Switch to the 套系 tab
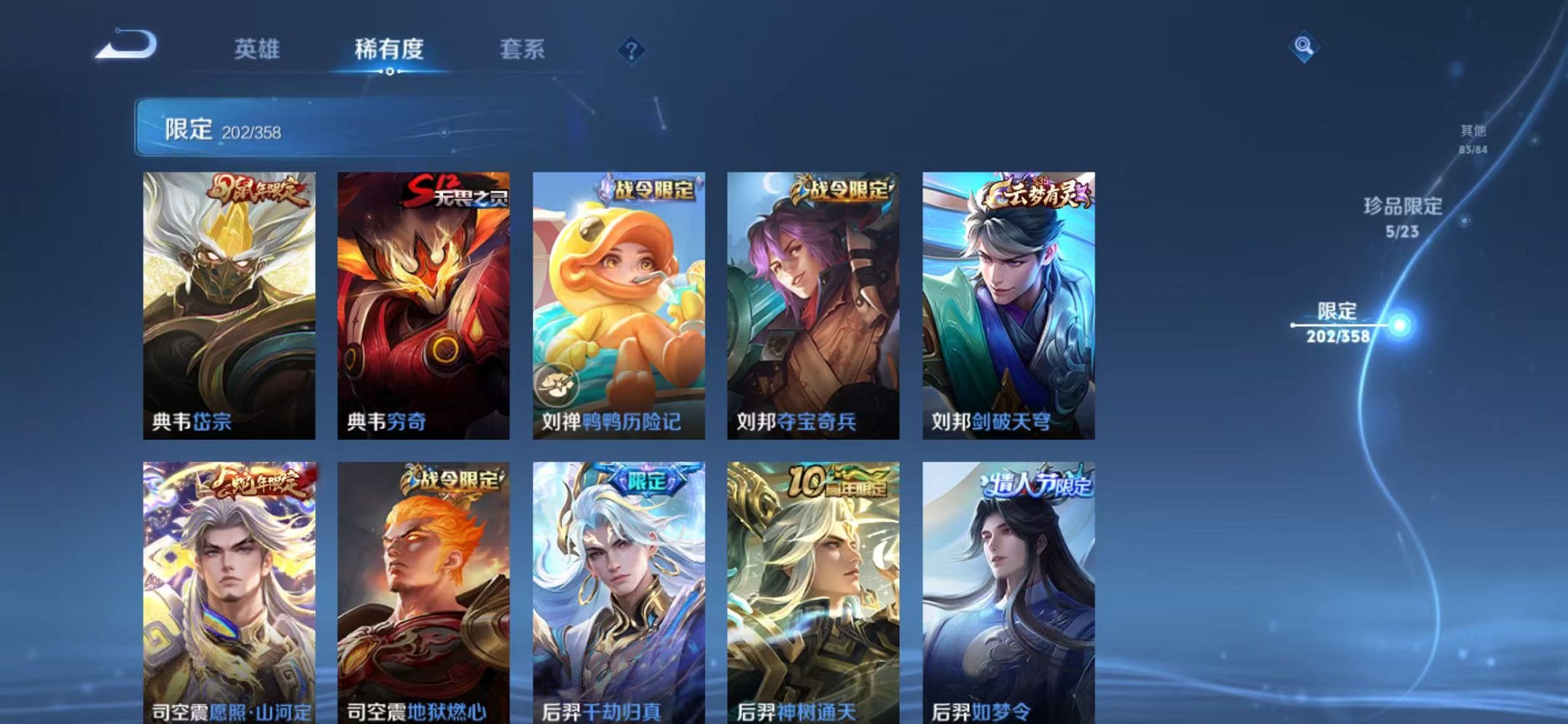The width and height of the screenshot is (1568, 724). (x=523, y=50)
